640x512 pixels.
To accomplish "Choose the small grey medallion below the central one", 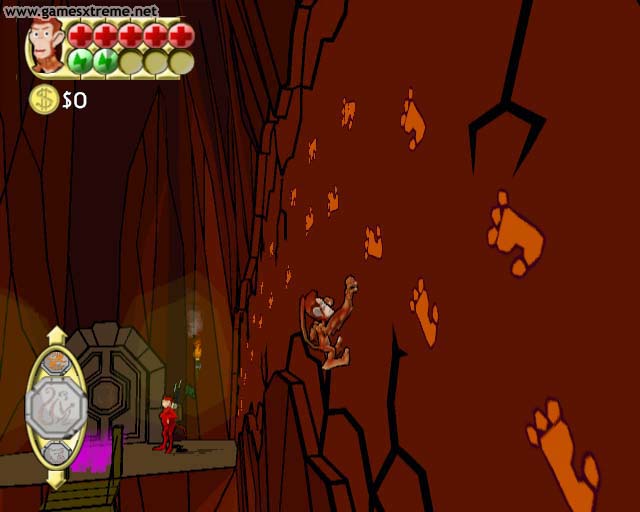I will tap(57, 453).
